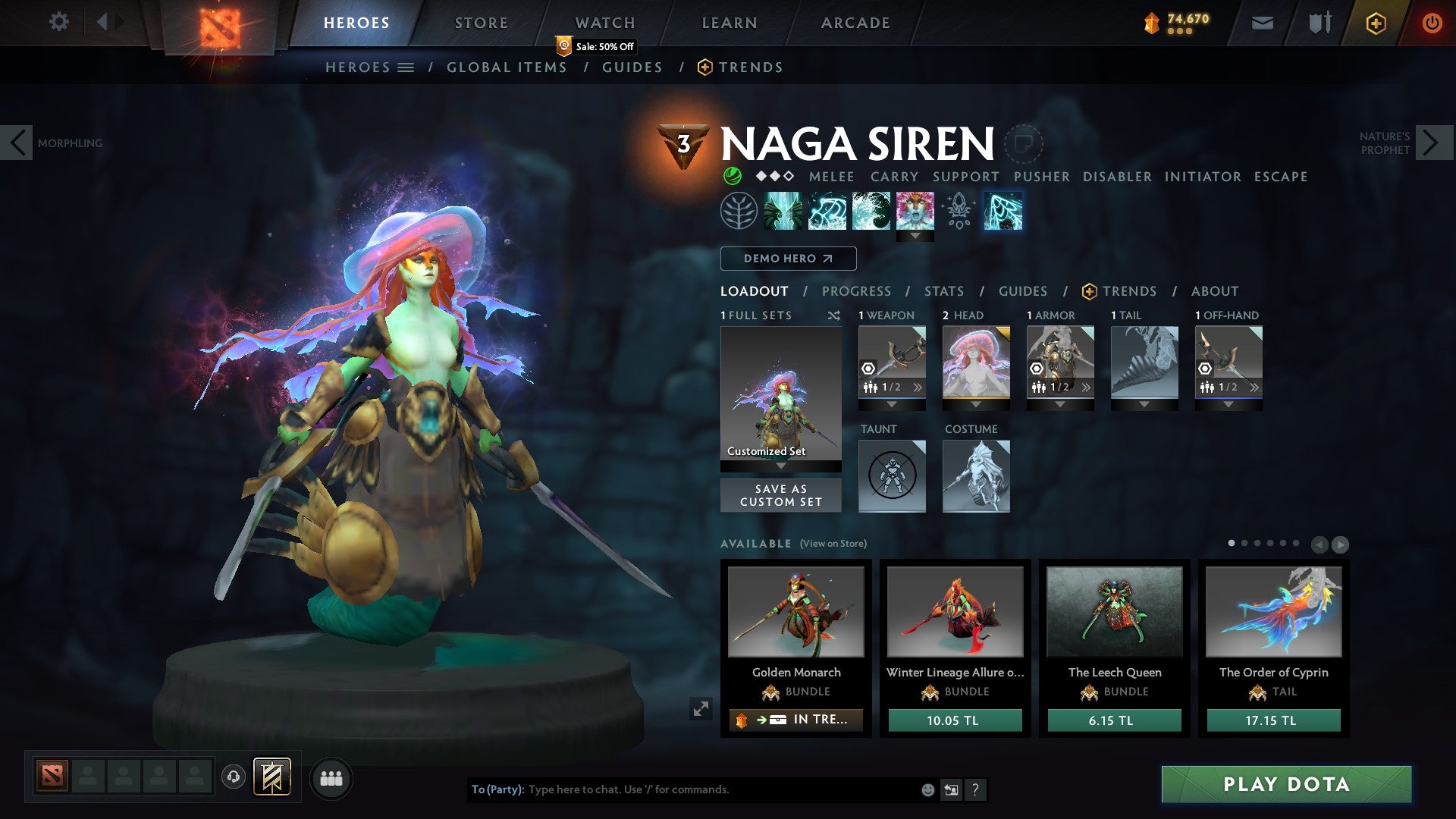The image size is (1456, 819).
Task: Go to the Learn tab
Action: click(x=729, y=23)
